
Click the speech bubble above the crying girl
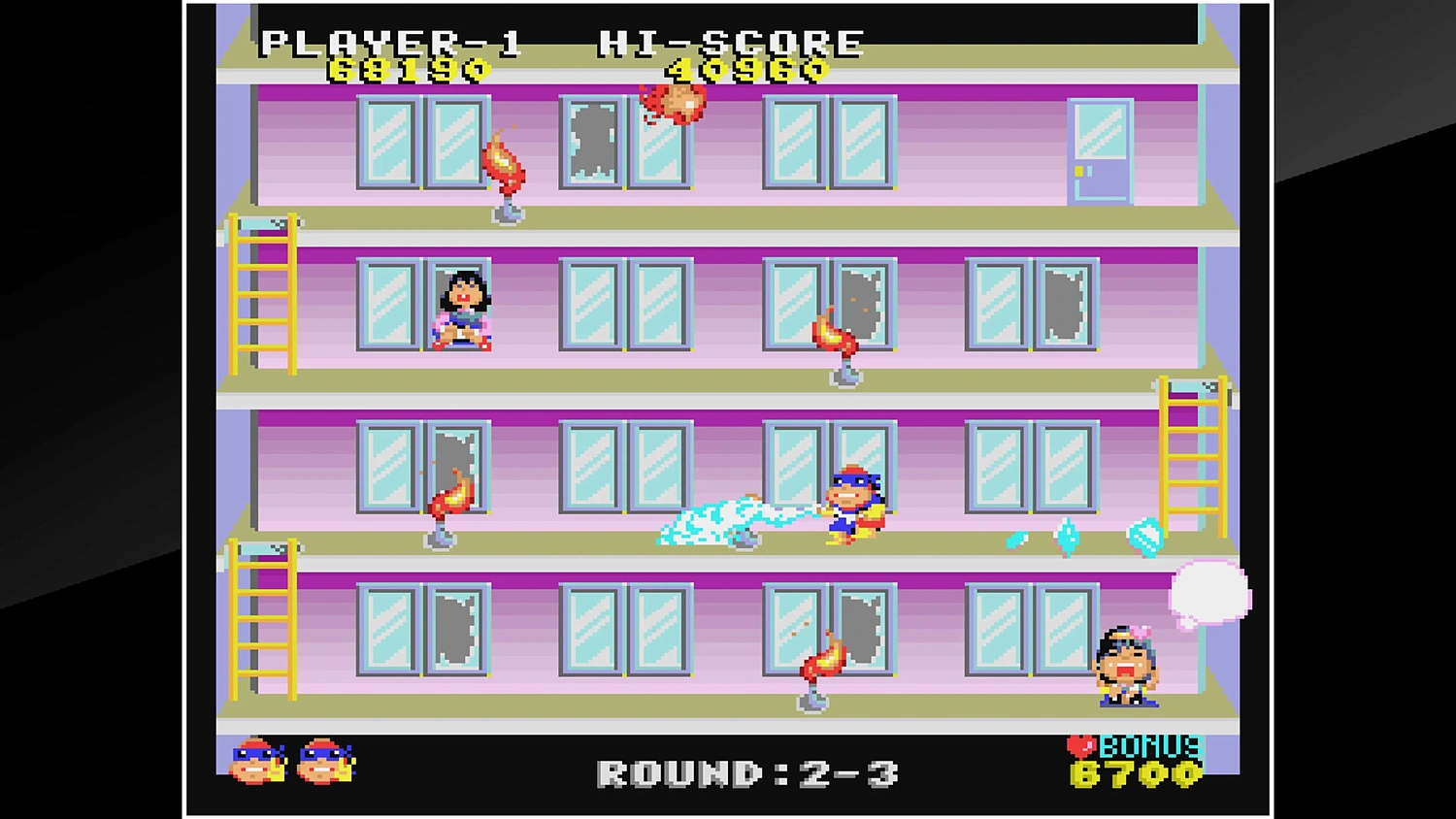pyautogui.click(x=1207, y=592)
